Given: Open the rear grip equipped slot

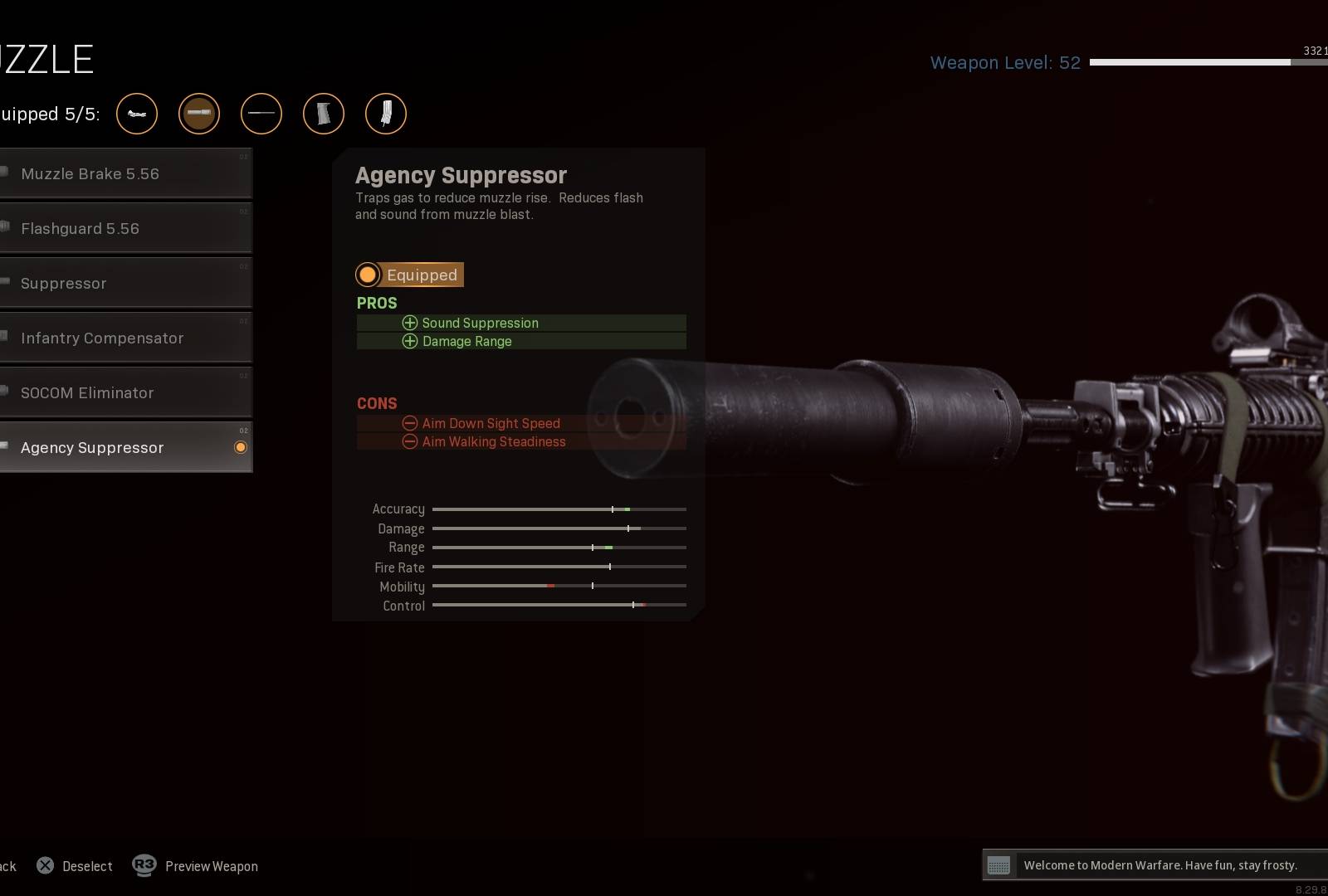Looking at the screenshot, I should 324,114.
